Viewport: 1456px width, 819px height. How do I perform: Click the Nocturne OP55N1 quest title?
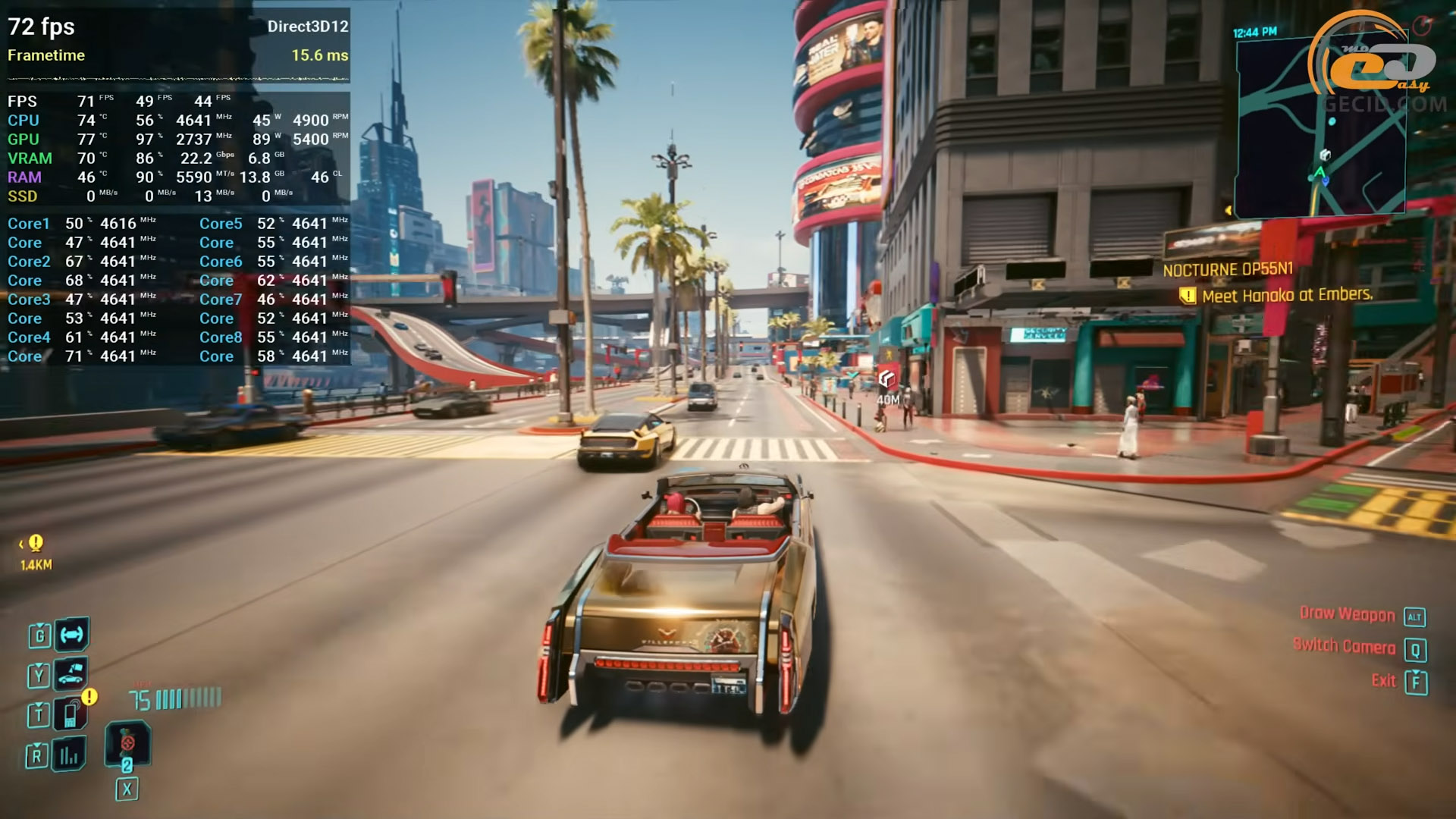1227,269
